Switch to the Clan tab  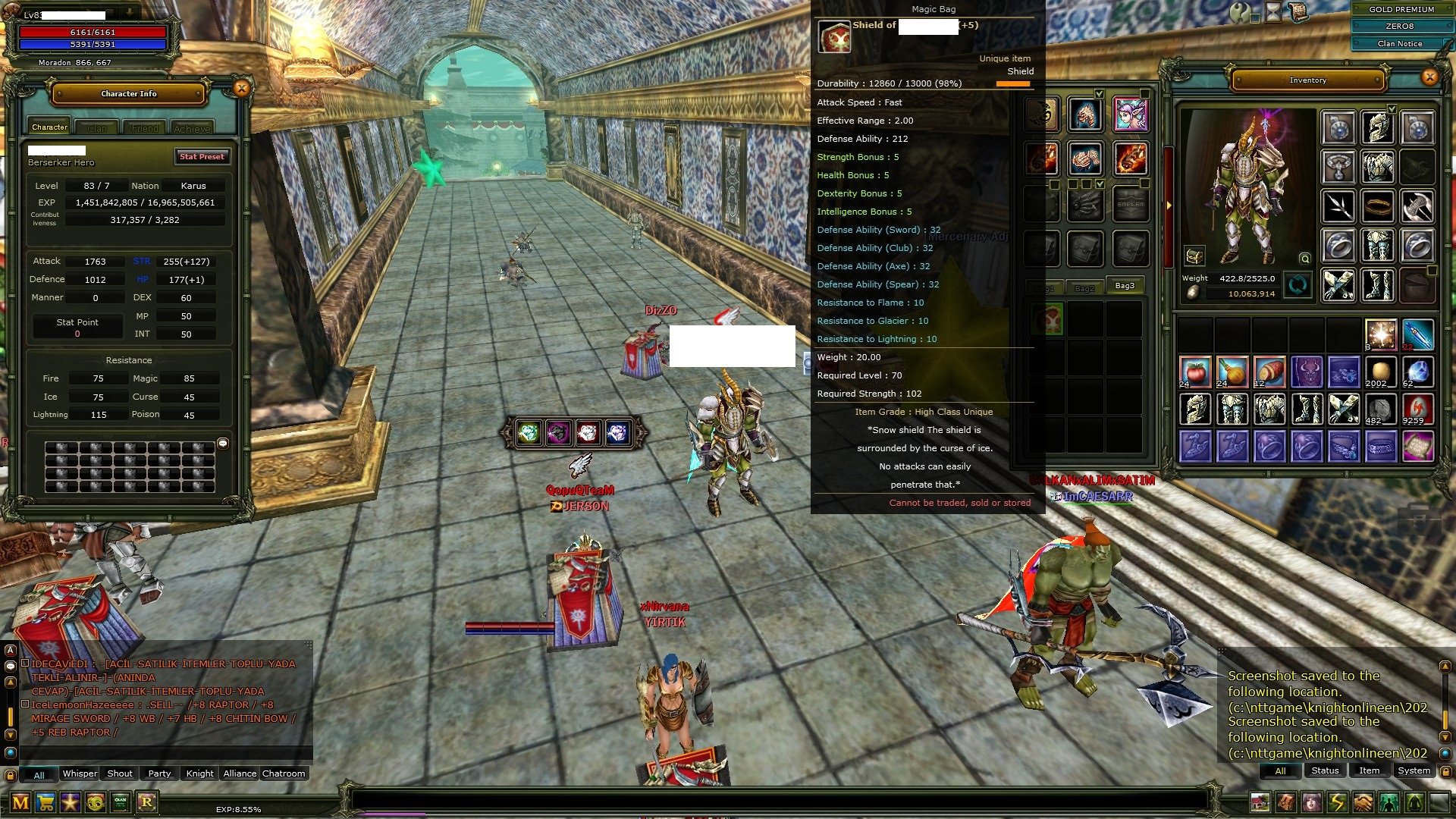97,128
